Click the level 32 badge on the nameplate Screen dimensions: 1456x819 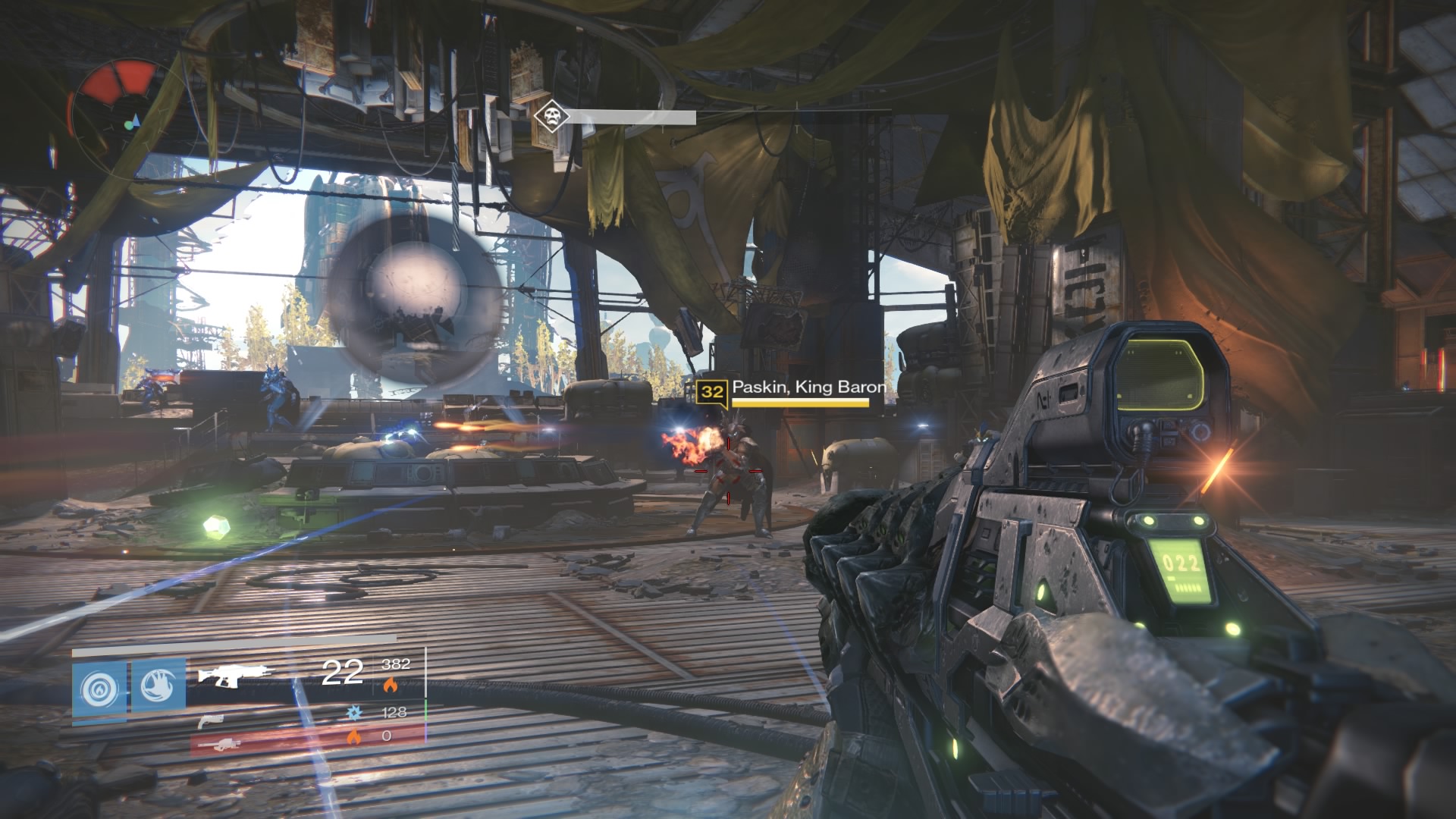point(713,392)
